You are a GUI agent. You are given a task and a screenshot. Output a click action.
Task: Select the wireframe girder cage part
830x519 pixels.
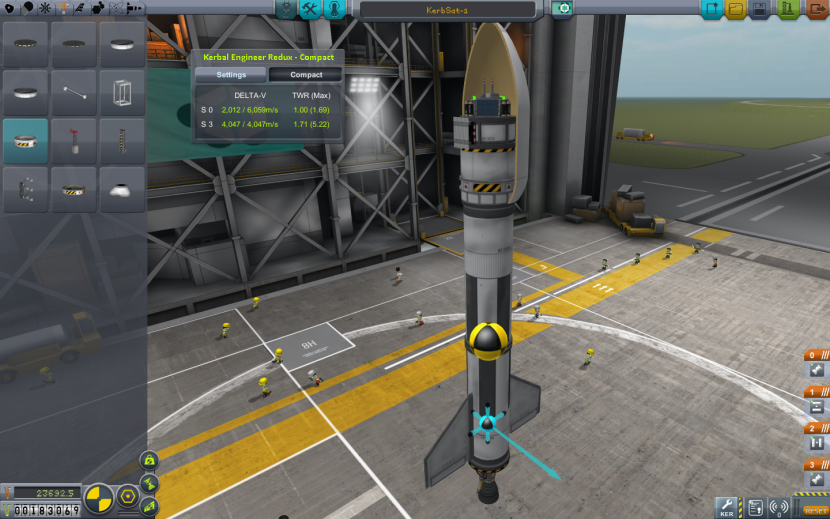[122, 92]
